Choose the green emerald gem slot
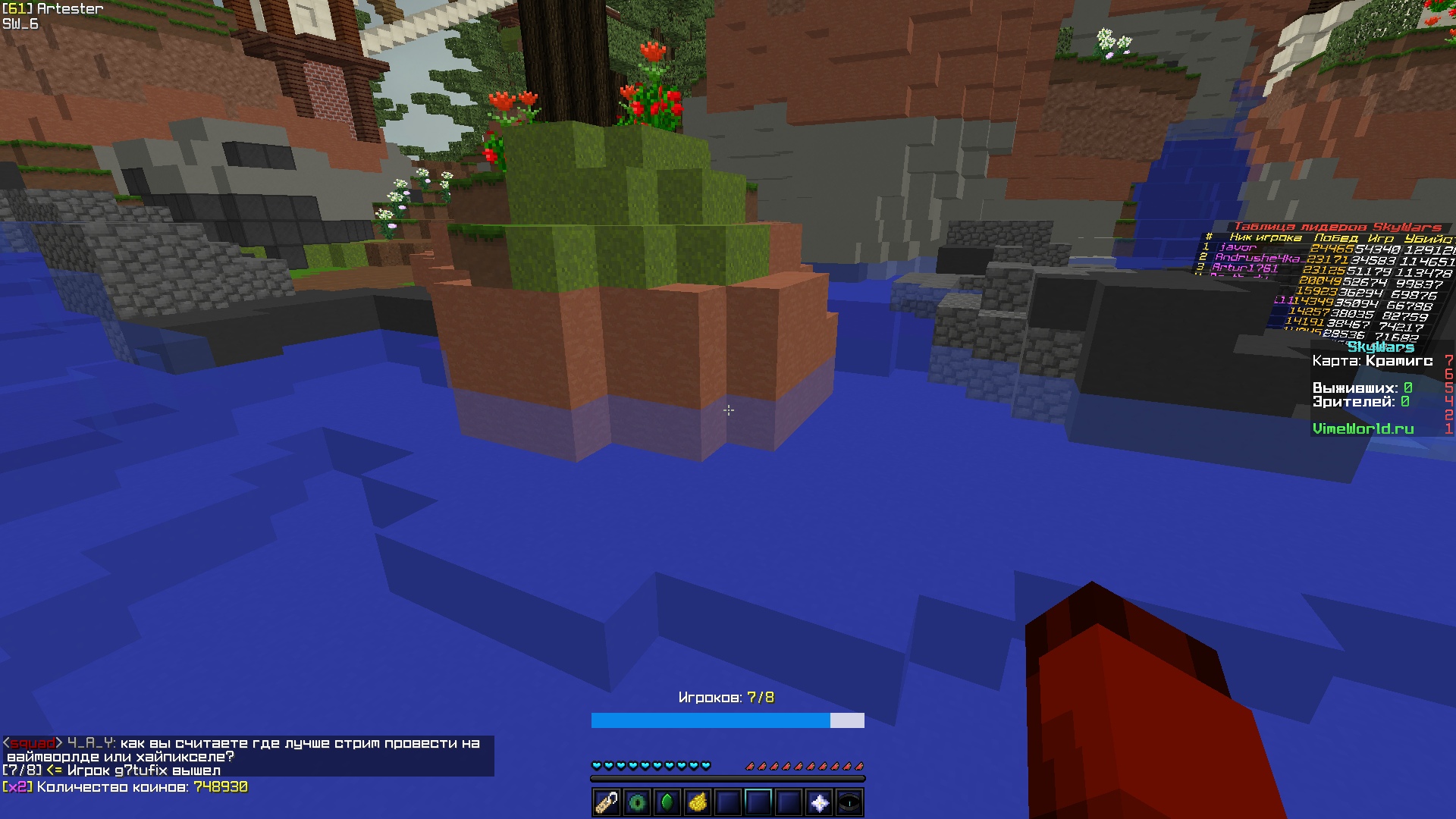The height and width of the screenshot is (819, 1456). [667, 802]
